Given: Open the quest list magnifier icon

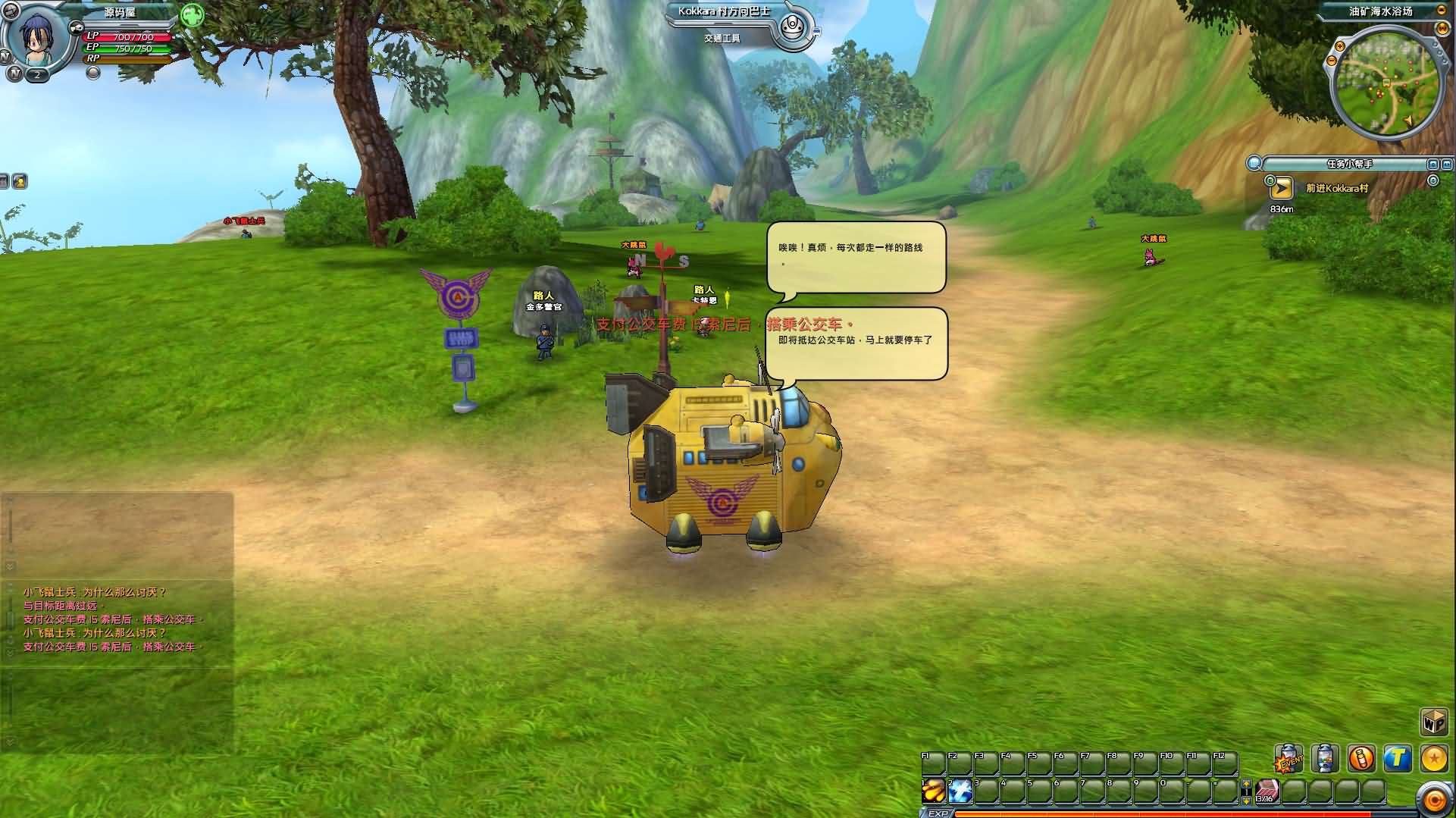Looking at the screenshot, I should pos(1254,163).
